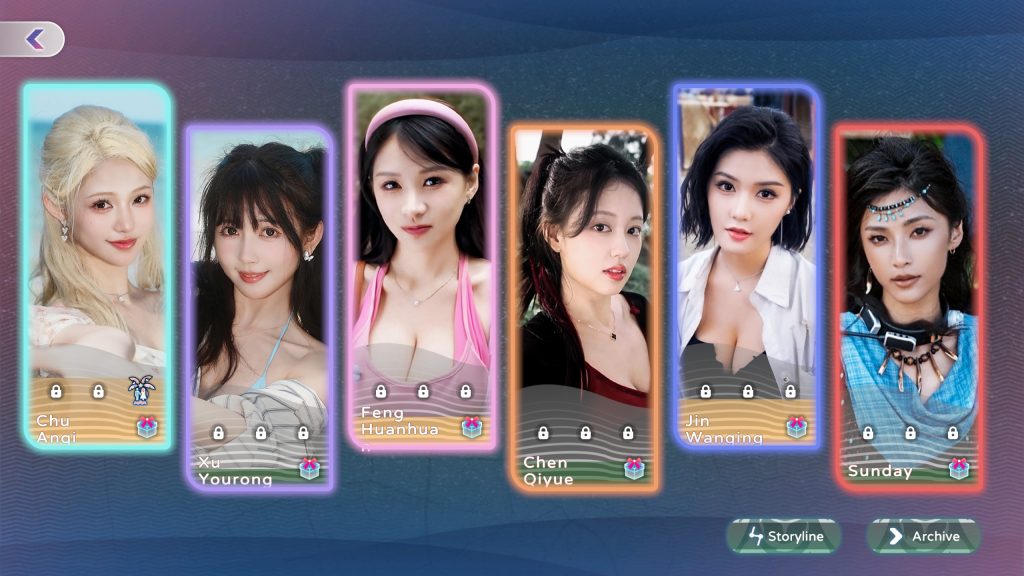
Task: Click Sunday's gift box icon
Action: 959,468
